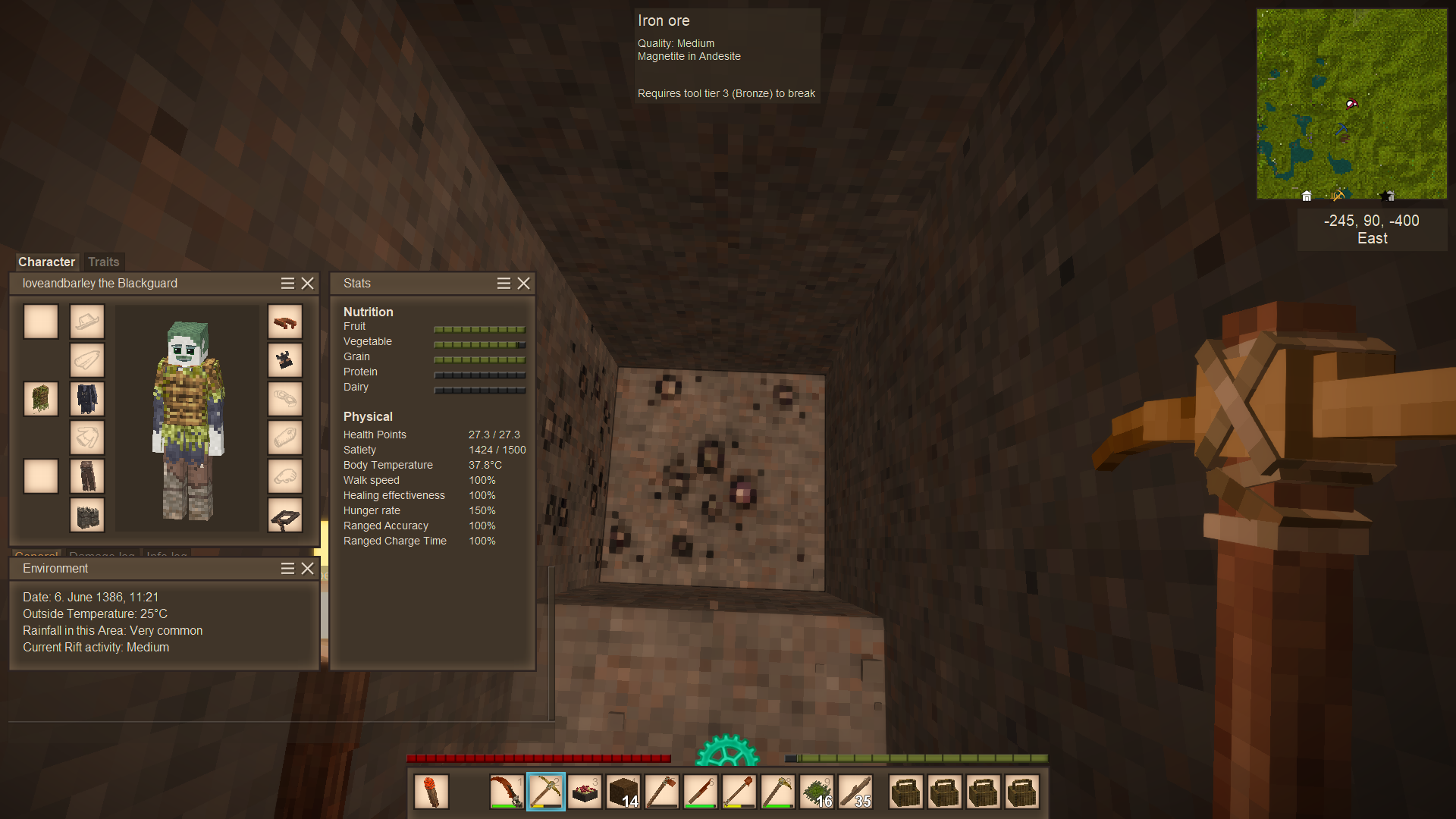
Task: Select the scythe in hotbar slot one
Action: pos(507,792)
